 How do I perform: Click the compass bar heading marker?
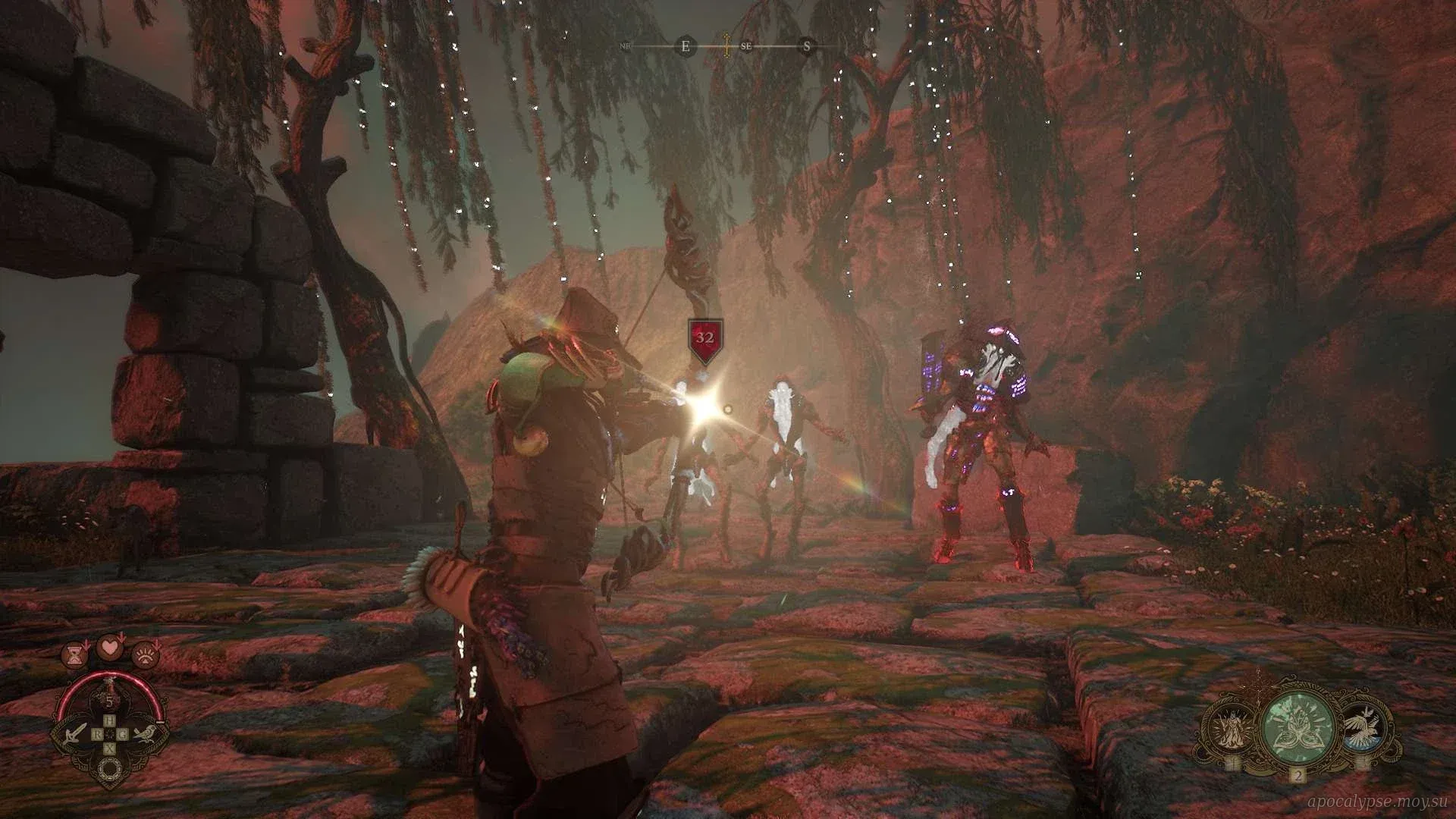click(x=727, y=45)
